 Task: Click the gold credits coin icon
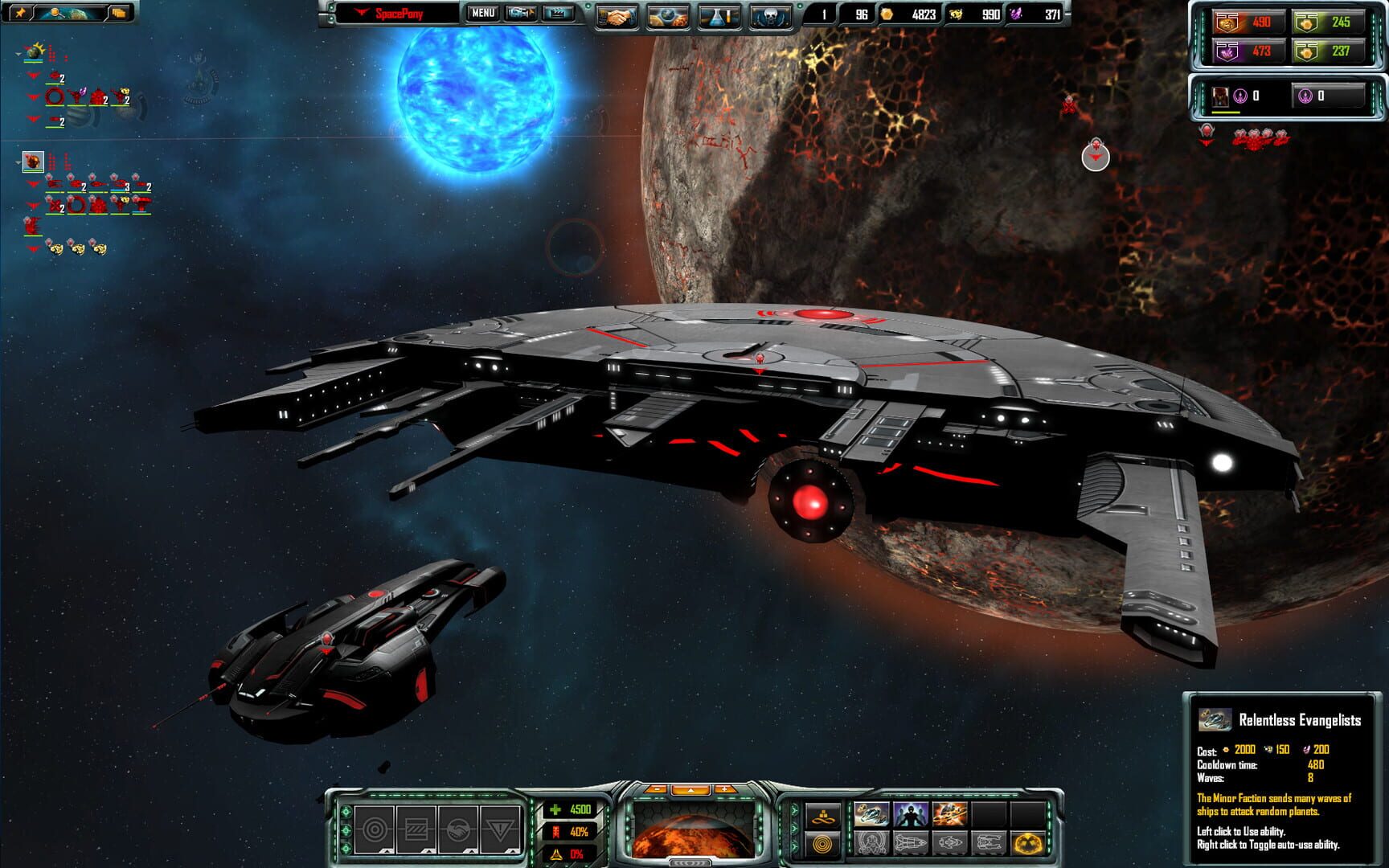tap(886, 14)
